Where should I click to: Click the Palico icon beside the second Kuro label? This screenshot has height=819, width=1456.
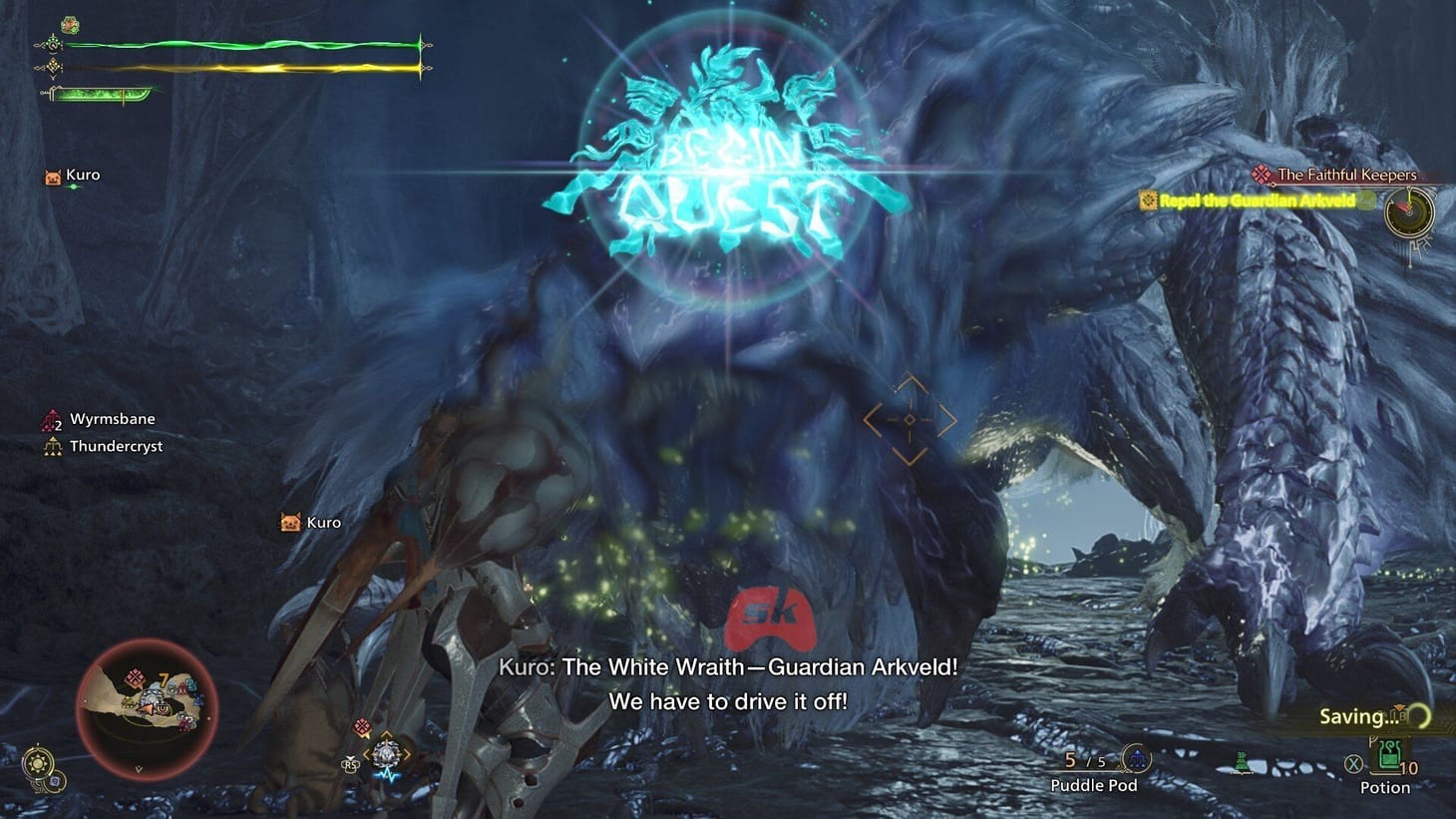(289, 522)
